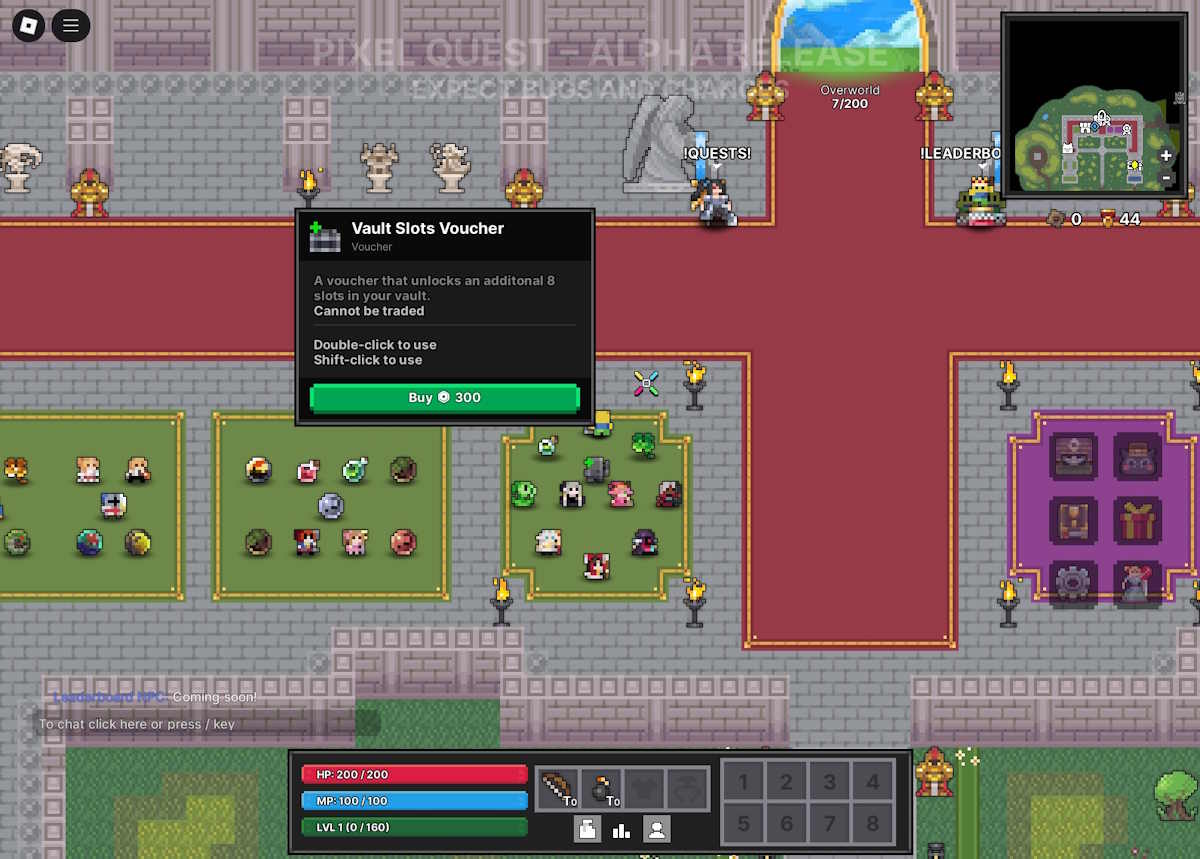Screen dimensions: 1200x859
Task: Open the Roblox logo menu
Action: point(28,25)
